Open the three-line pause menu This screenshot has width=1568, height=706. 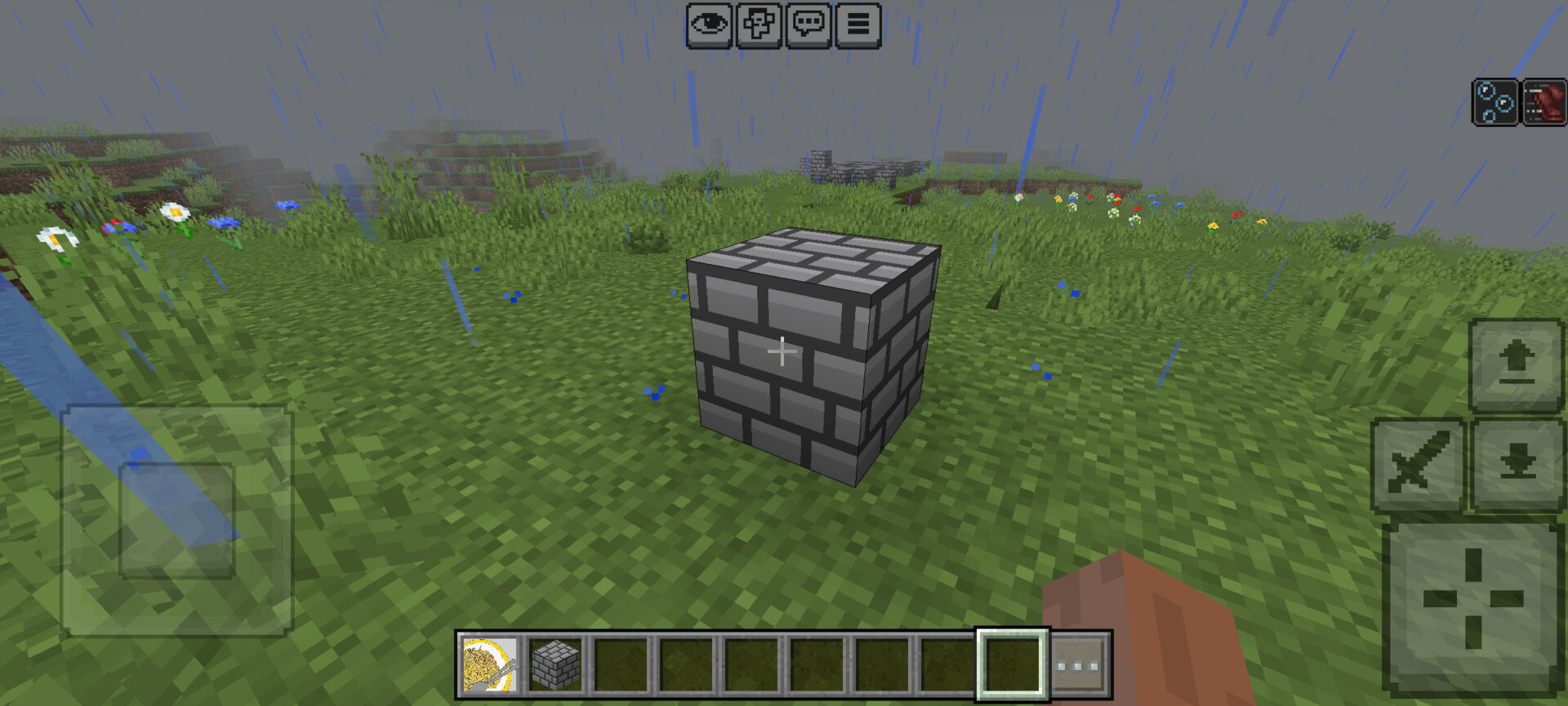[x=857, y=25]
